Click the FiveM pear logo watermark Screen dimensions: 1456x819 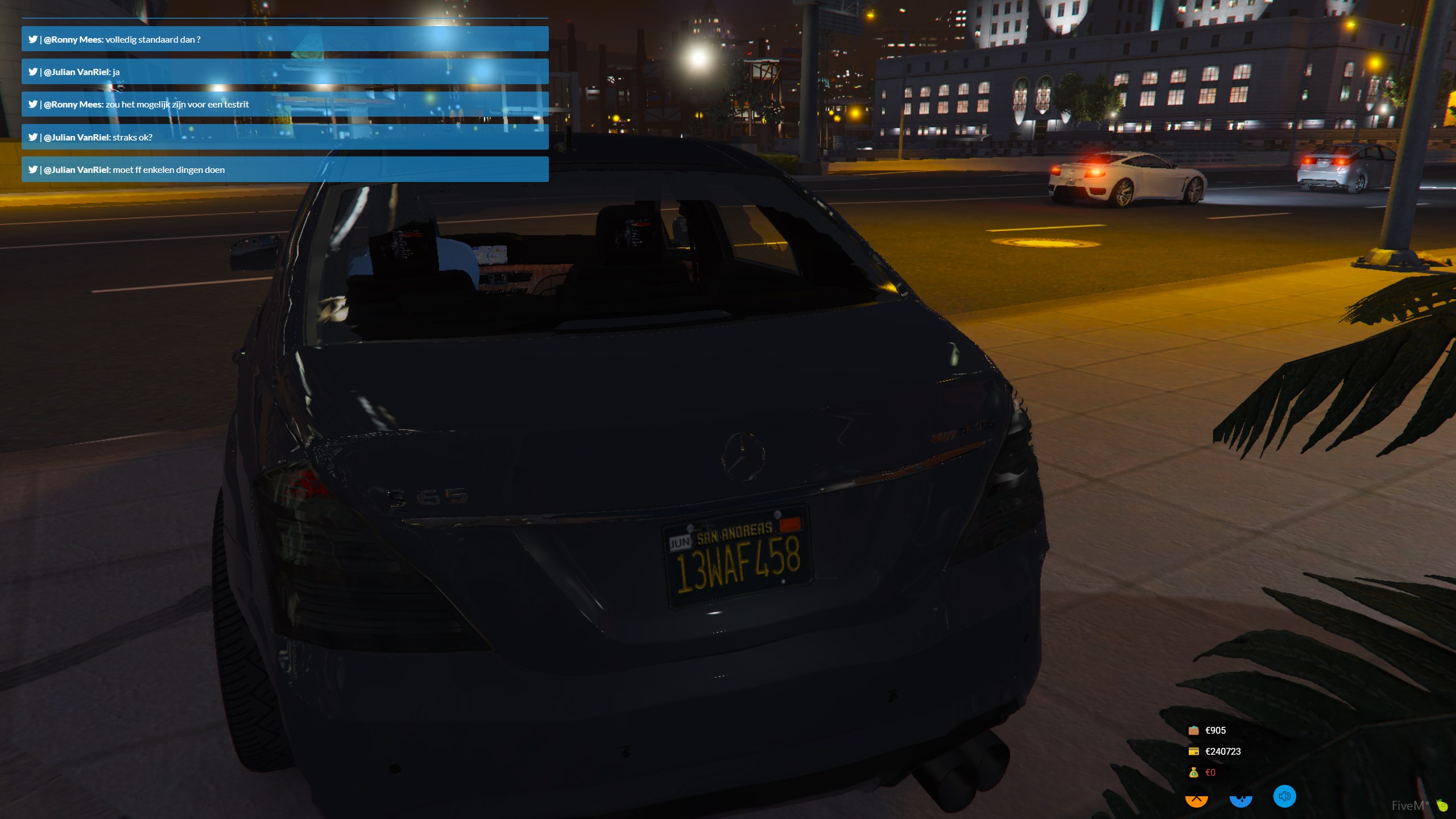[1442, 805]
